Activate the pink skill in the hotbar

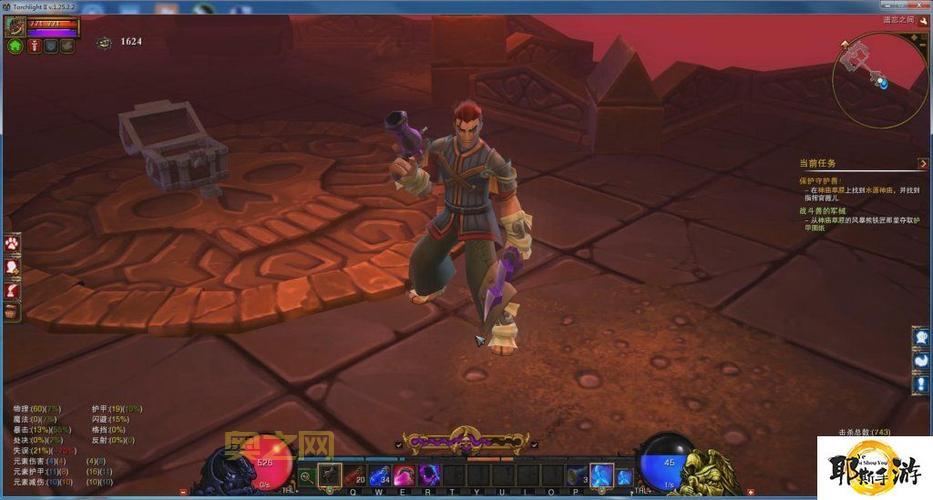click(404, 475)
